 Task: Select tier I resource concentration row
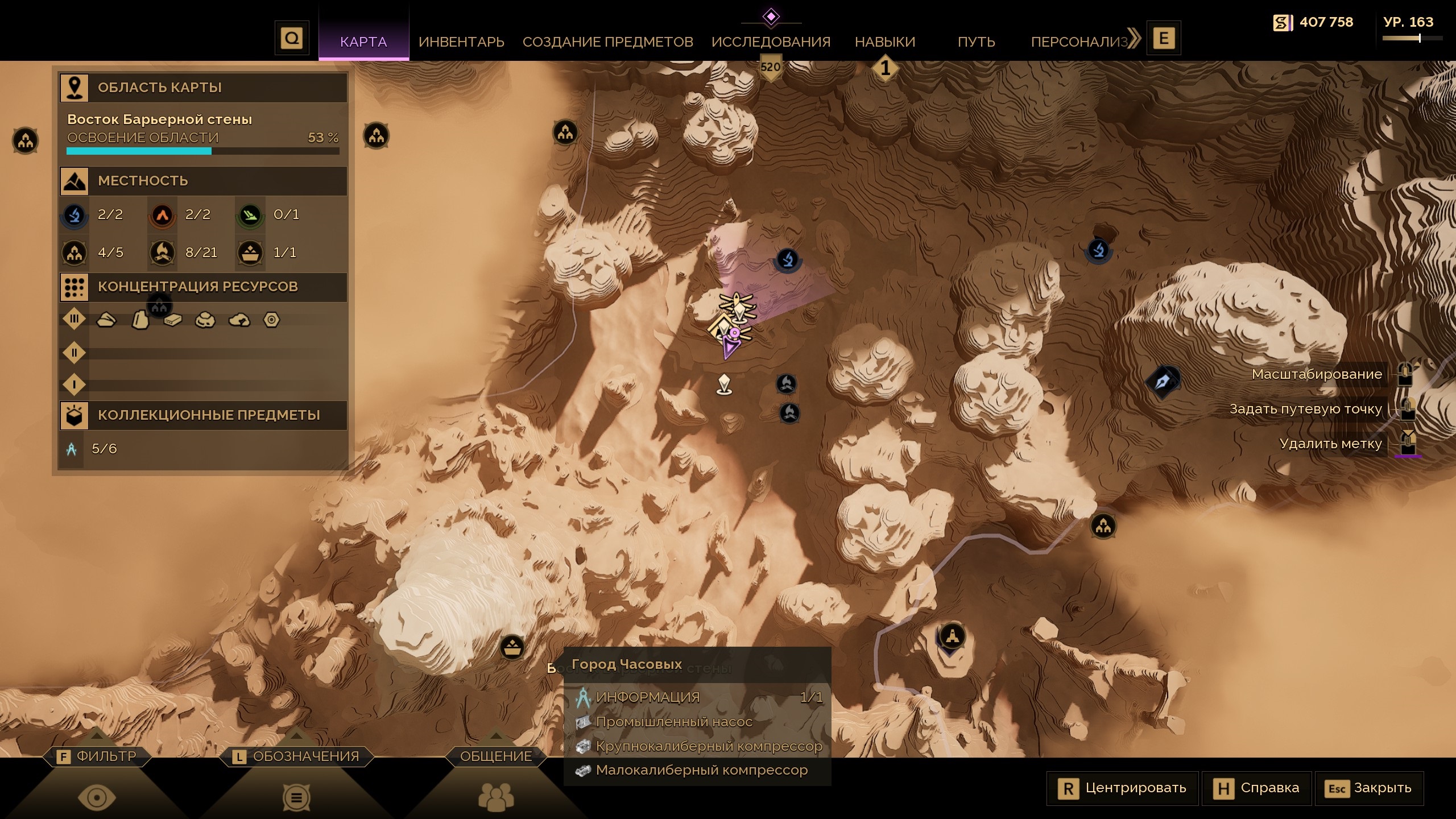tap(75, 385)
